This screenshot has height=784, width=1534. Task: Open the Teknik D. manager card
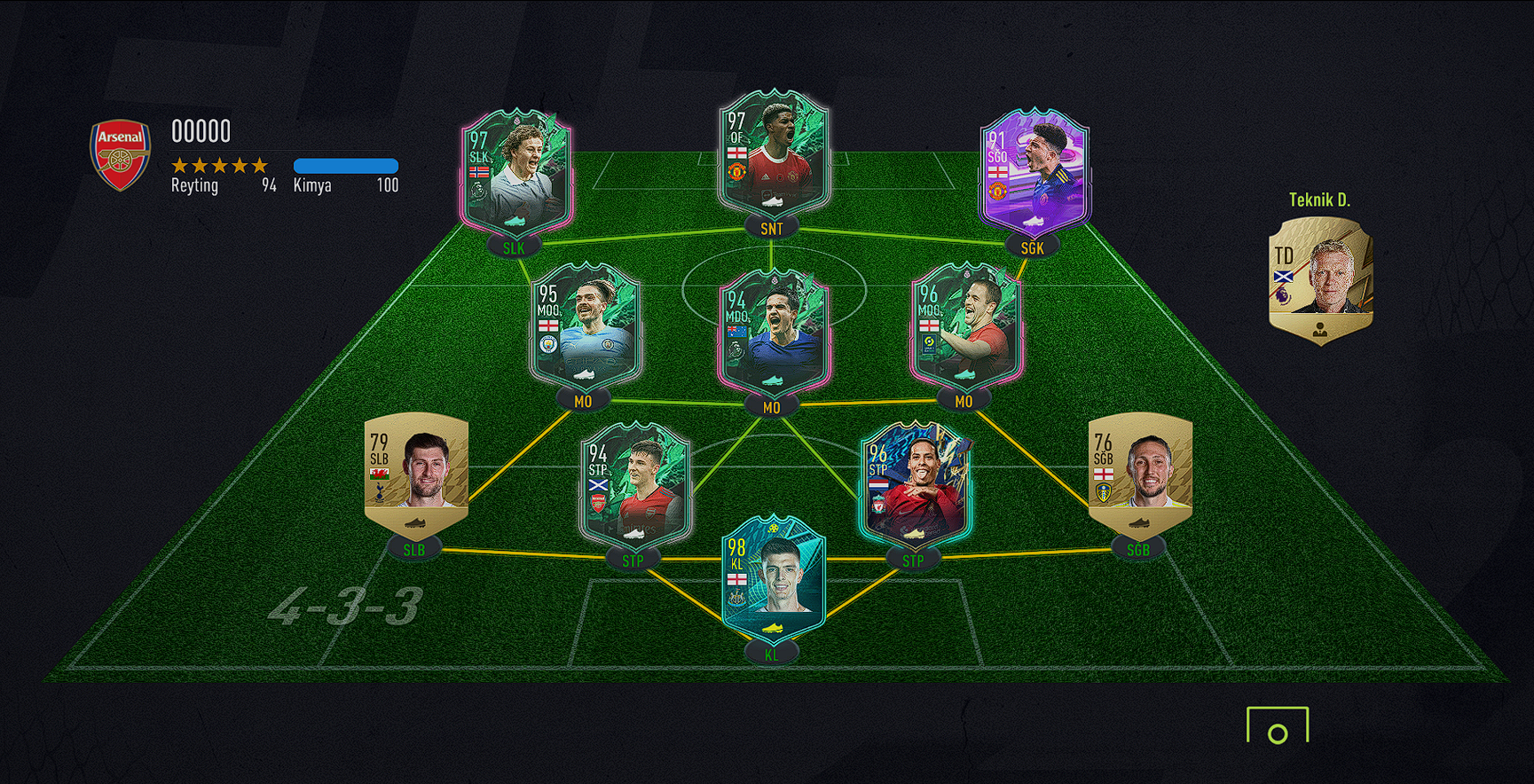point(1320,279)
